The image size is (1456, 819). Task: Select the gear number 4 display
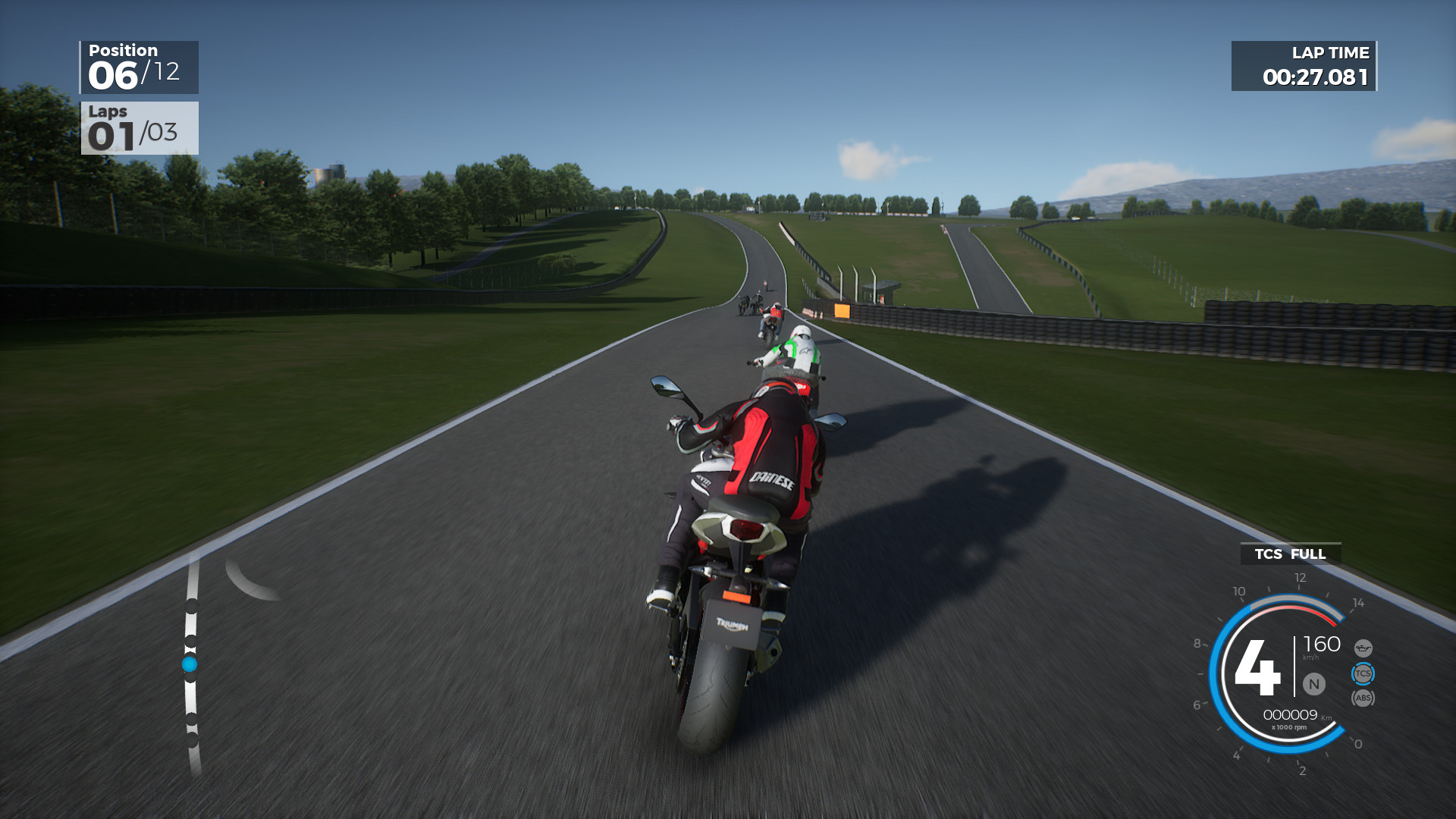(x=1257, y=667)
